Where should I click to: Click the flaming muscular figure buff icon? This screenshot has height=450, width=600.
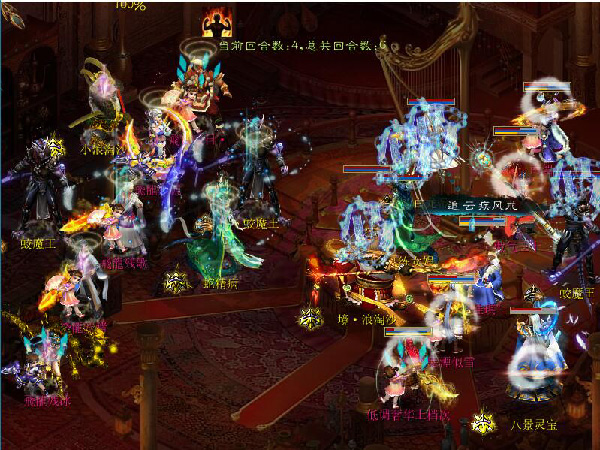tap(217, 23)
